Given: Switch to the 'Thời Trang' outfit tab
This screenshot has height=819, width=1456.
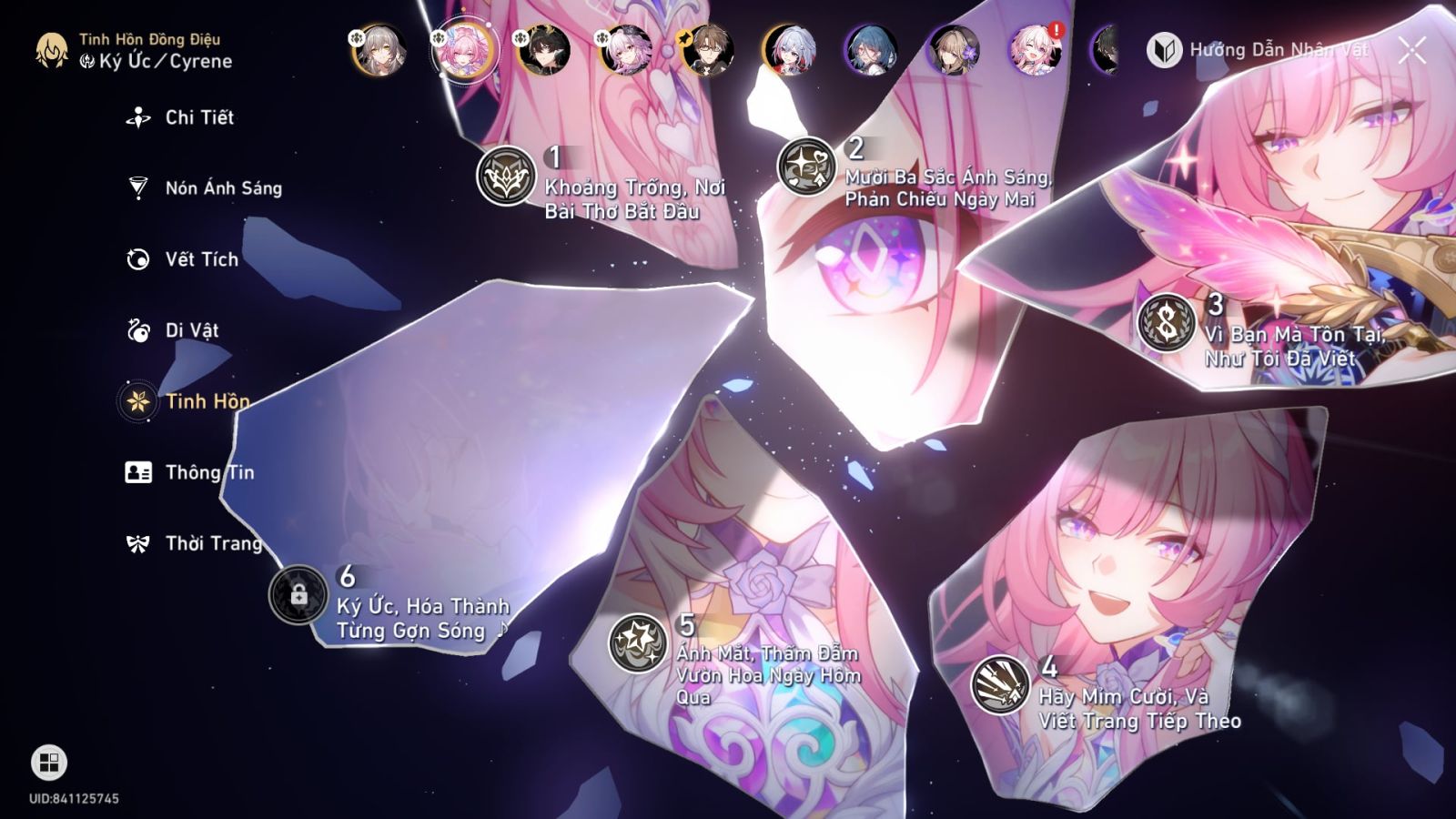Looking at the screenshot, I should coord(136,543).
